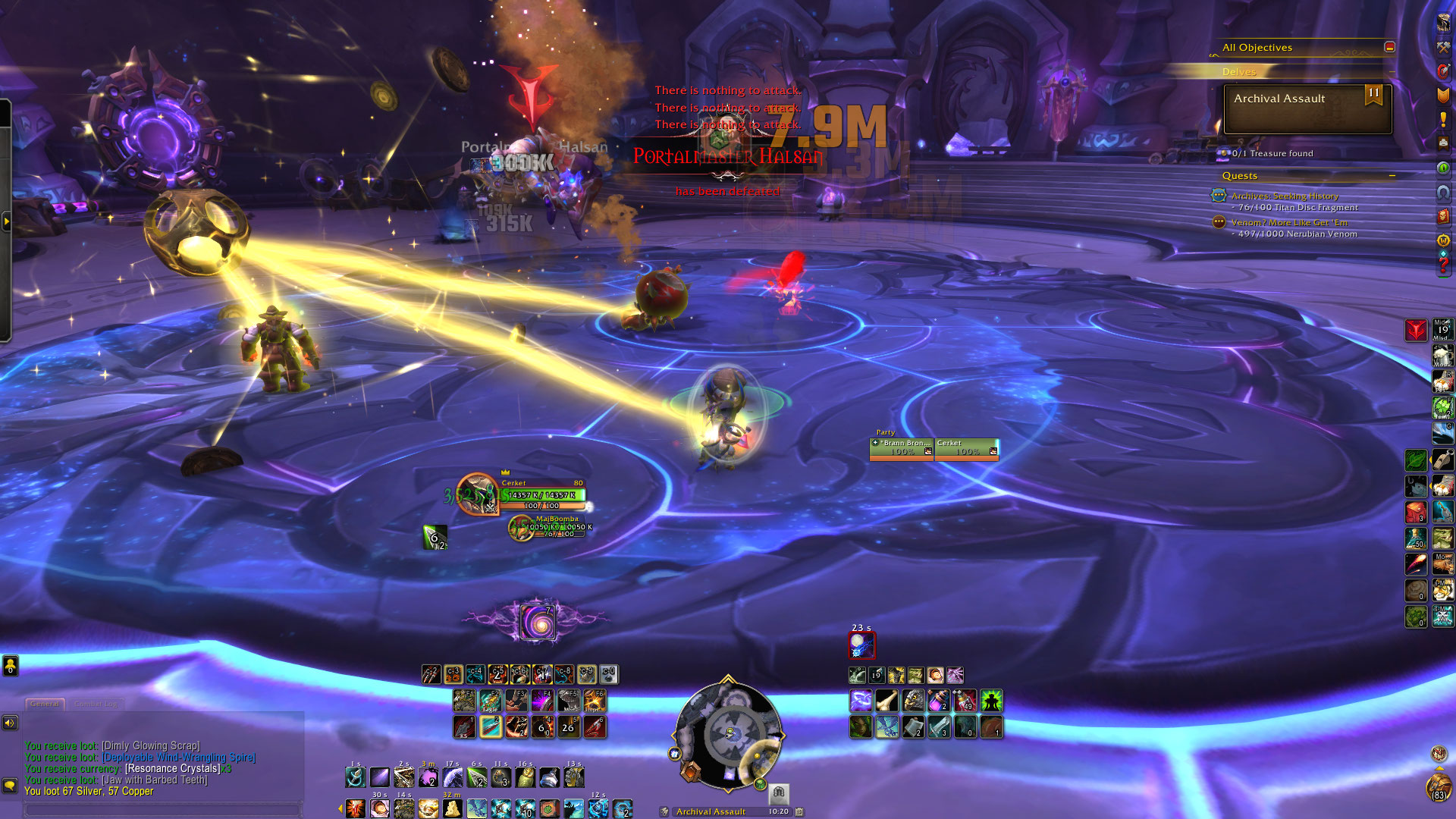Viewport: 1456px width, 819px height.
Task: Activate the green silhouette ability icon
Action: (991, 701)
